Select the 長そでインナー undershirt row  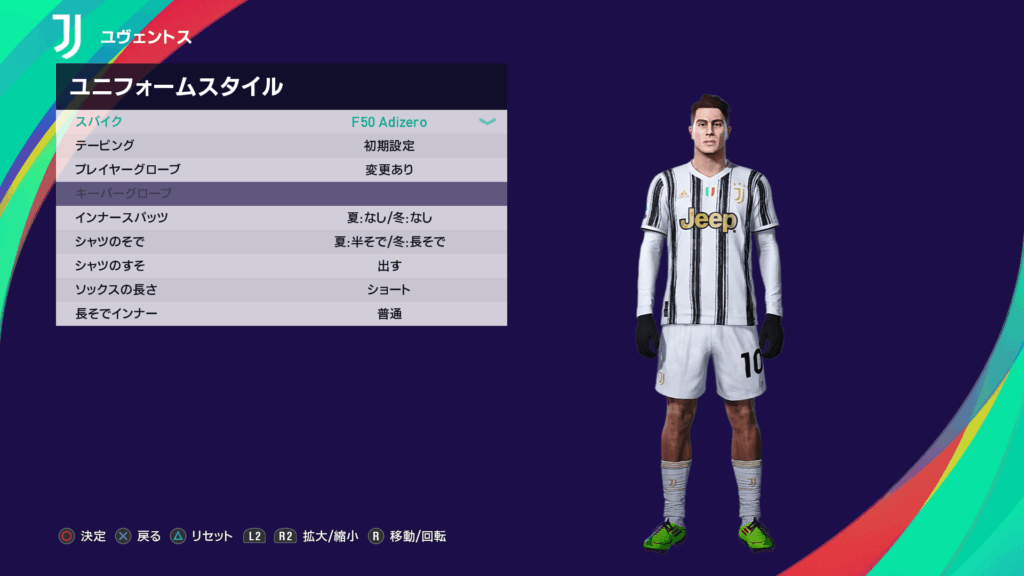coord(280,314)
